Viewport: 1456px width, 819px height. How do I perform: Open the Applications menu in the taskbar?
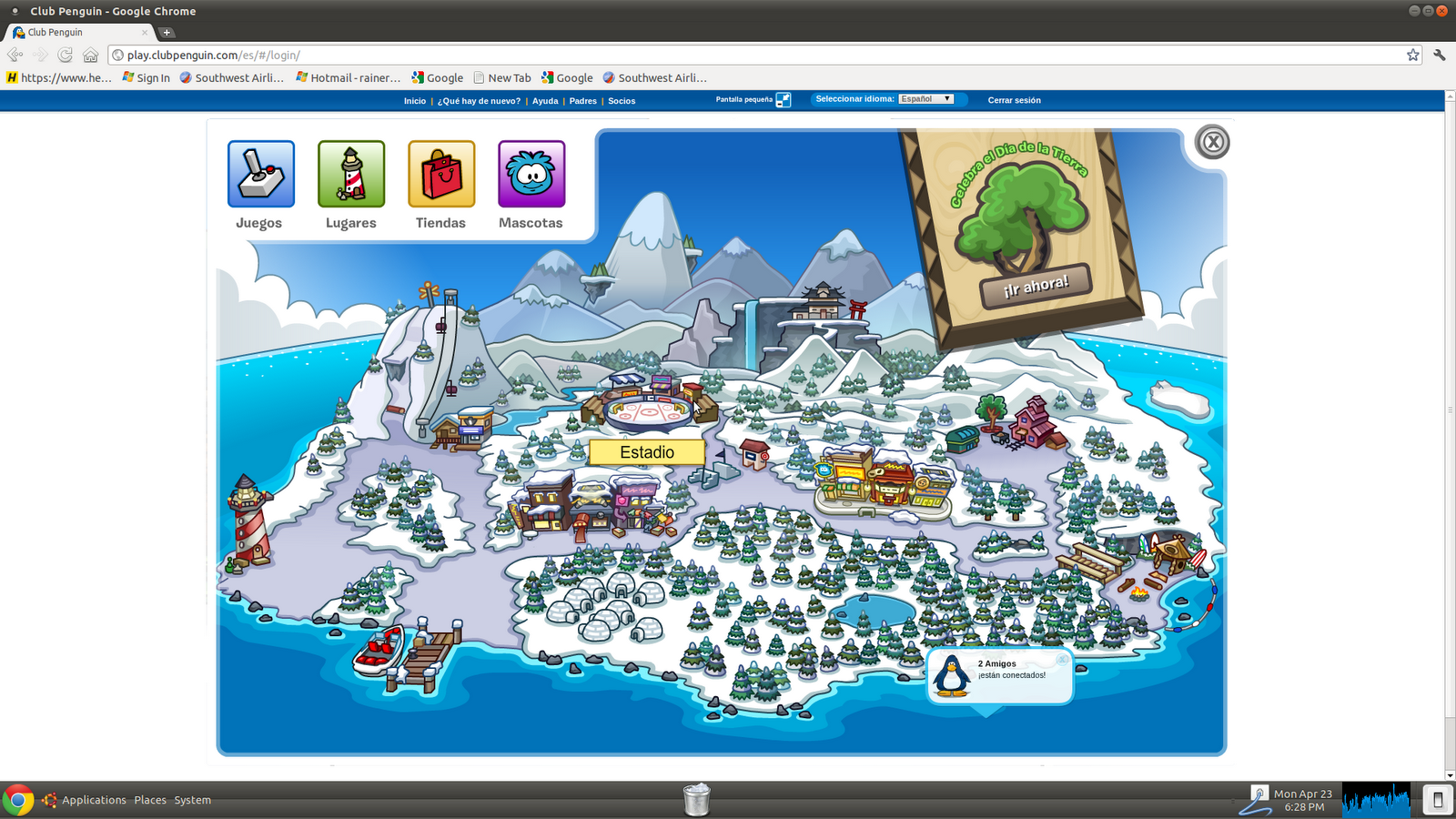[94, 800]
